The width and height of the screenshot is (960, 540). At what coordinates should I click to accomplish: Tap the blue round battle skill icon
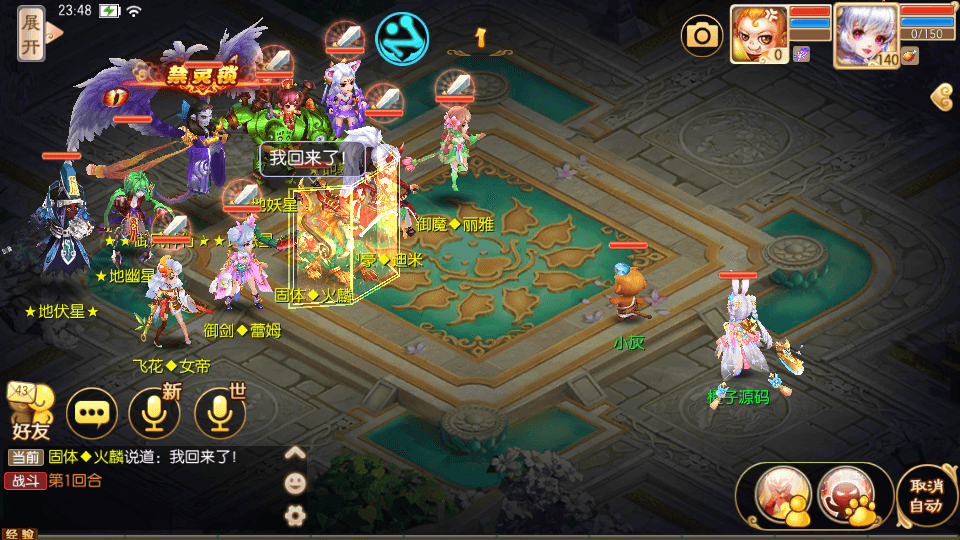coord(401,38)
